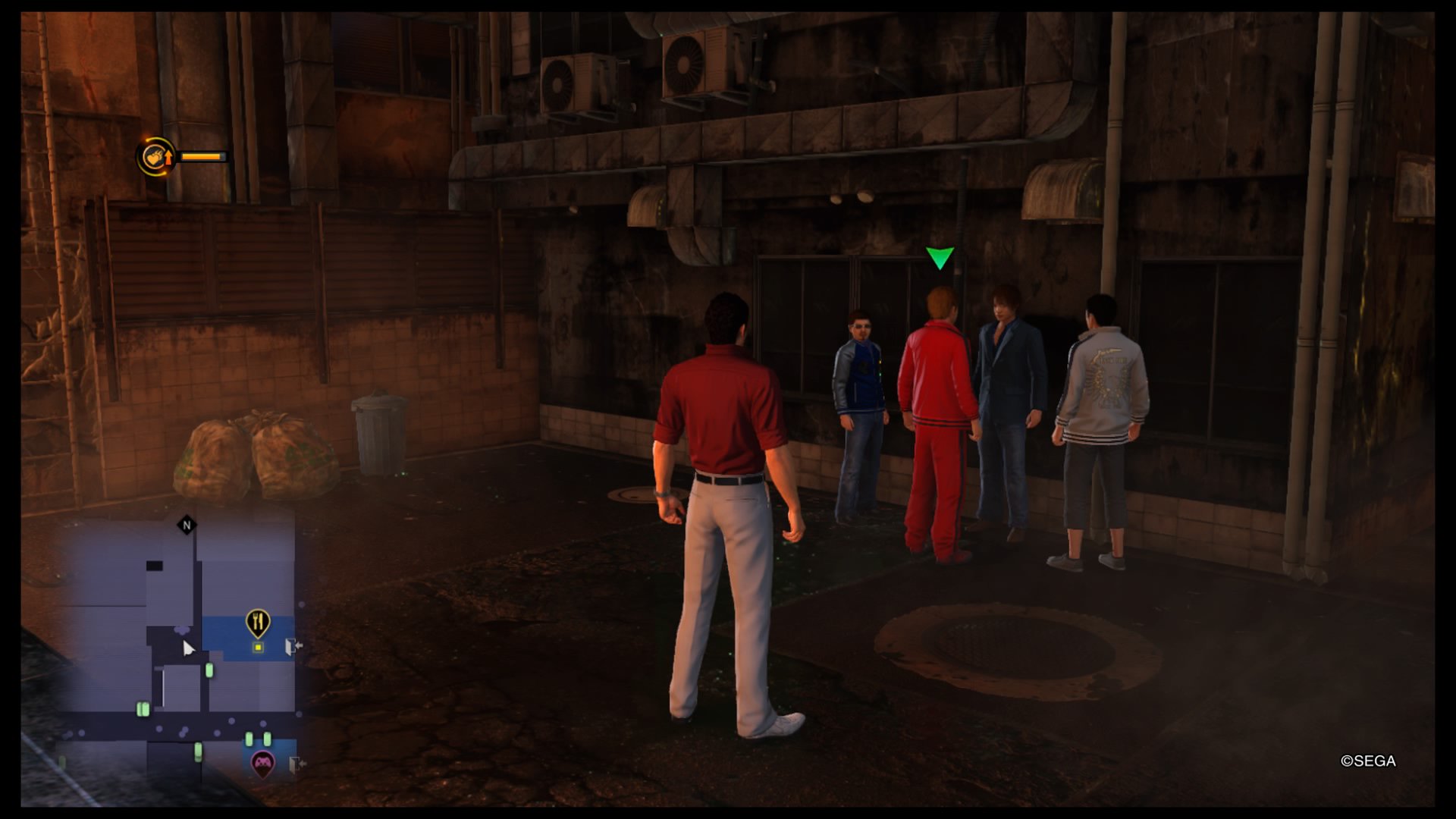Click the white player arrow on minimap
Viewport: 1456px width, 819px height.
pyautogui.click(x=188, y=648)
